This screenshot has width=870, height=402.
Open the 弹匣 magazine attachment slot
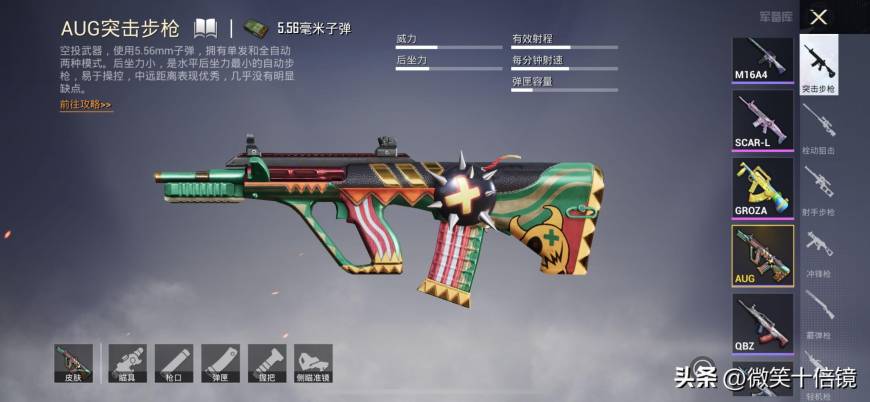pyautogui.click(x=220, y=364)
